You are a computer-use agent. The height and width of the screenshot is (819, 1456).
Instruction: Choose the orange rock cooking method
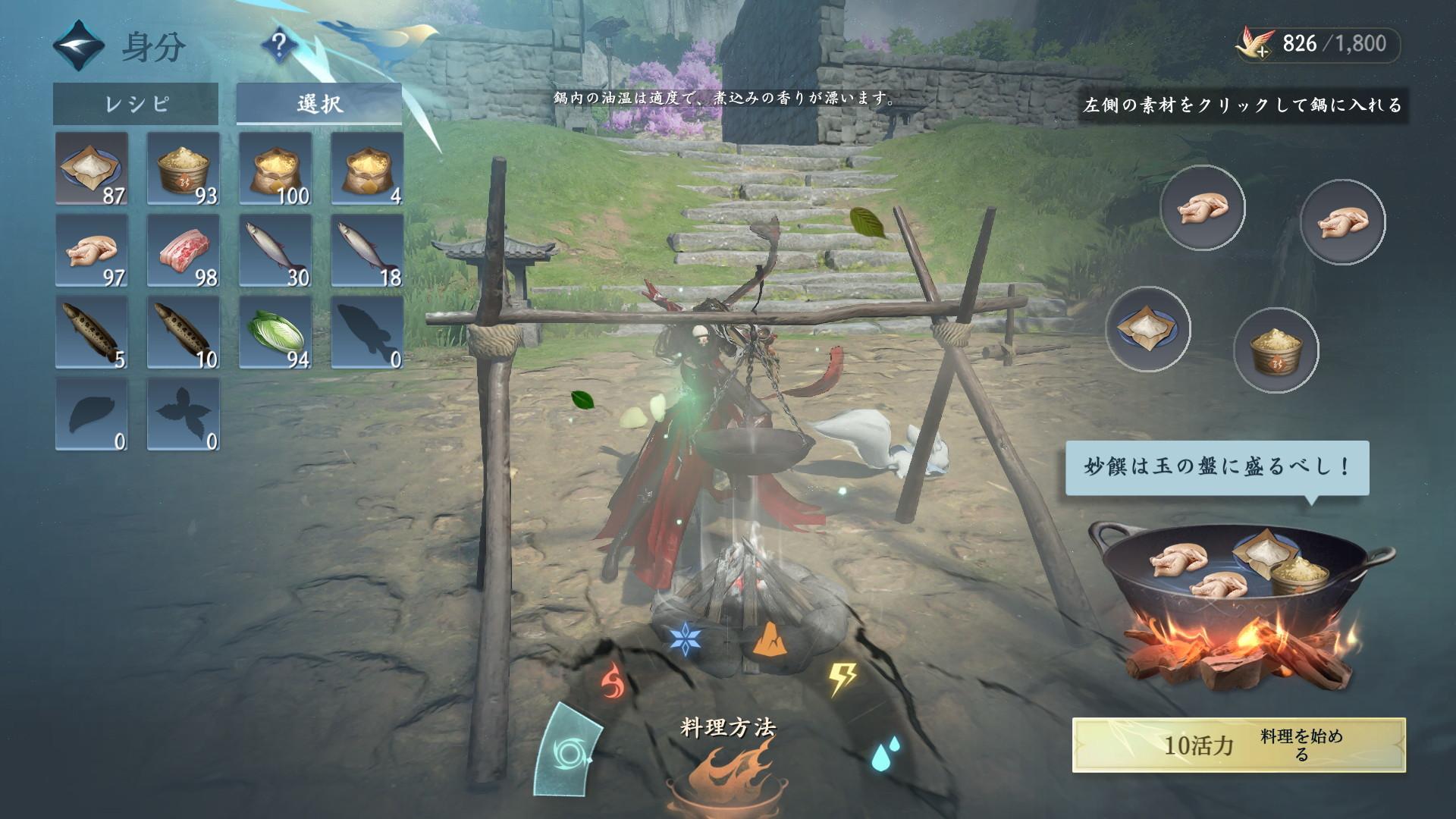click(x=768, y=641)
